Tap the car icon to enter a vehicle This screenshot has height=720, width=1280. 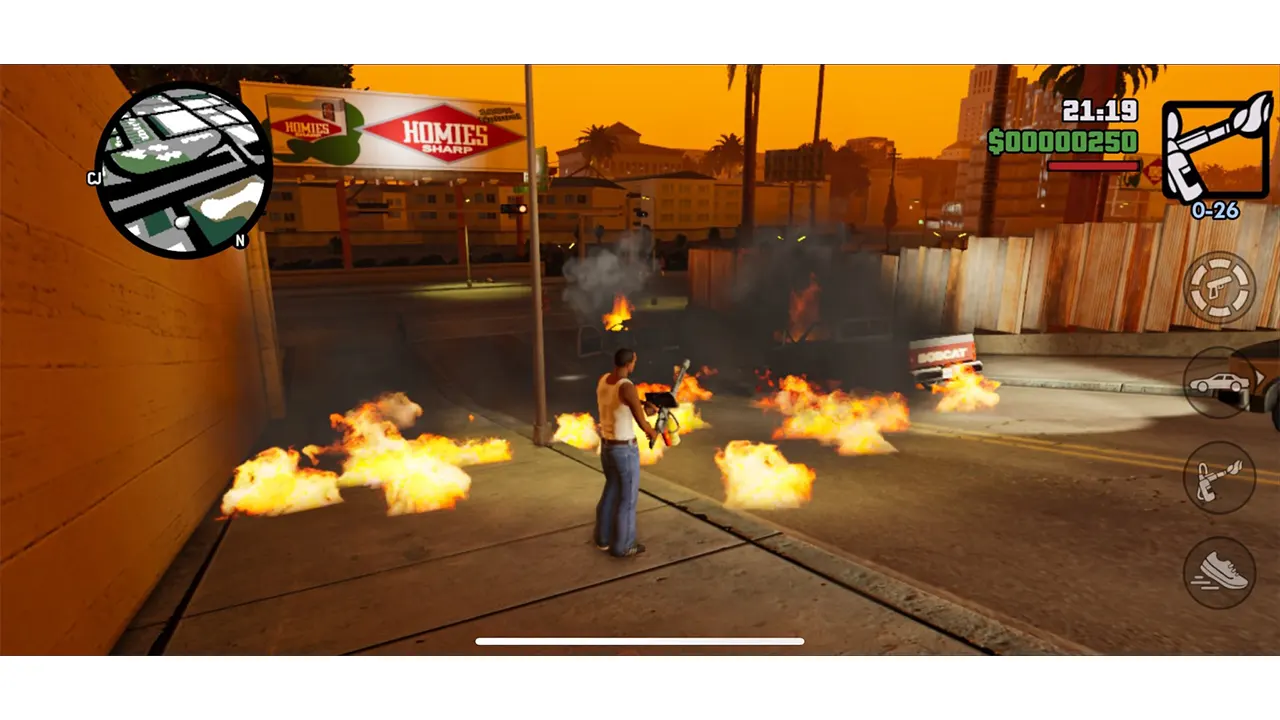pyautogui.click(x=1218, y=384)
